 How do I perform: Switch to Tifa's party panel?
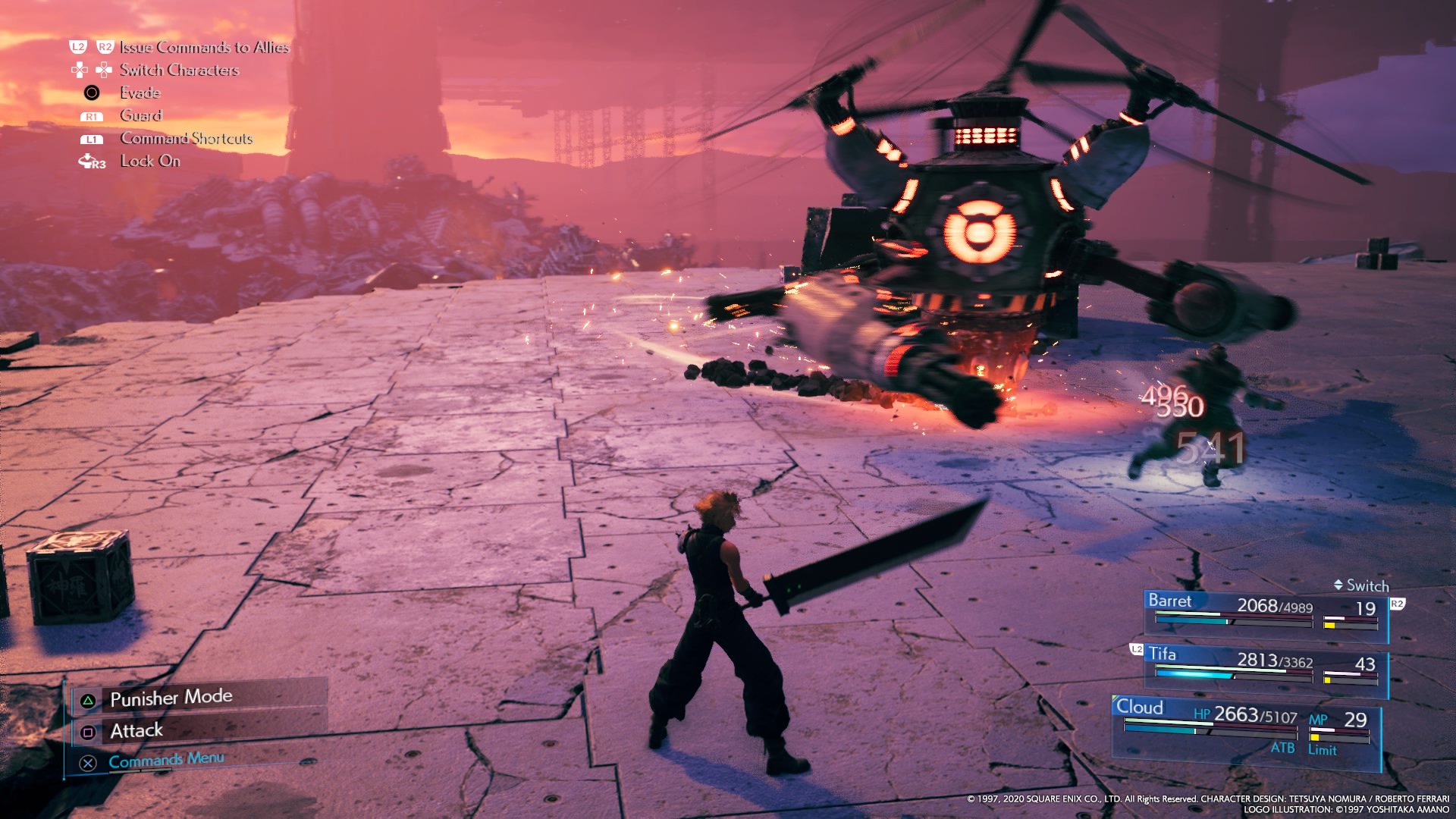pyautogui.click(x=1265, y=666)
